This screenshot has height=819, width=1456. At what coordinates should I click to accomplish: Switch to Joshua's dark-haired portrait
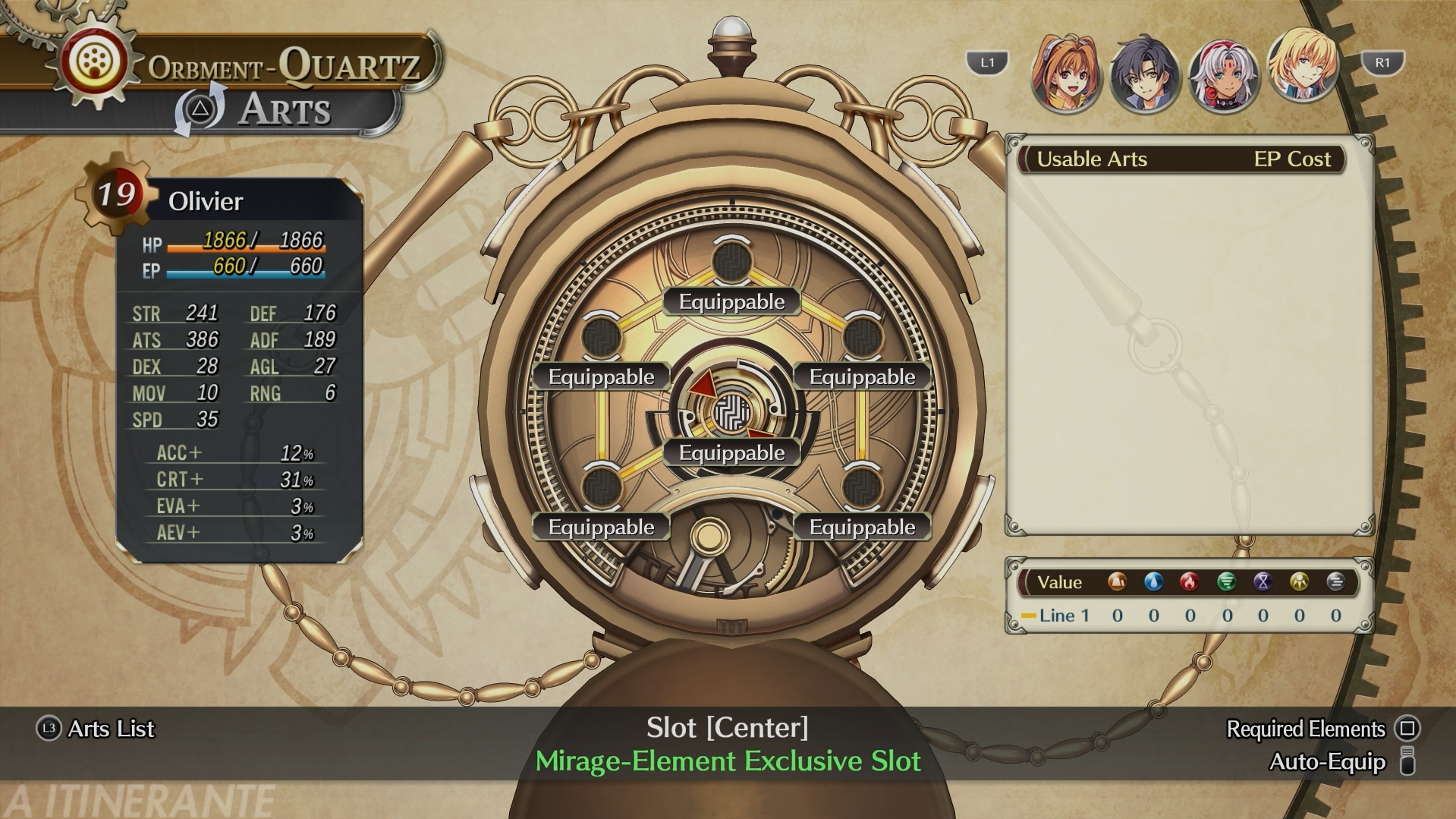pos(1144,75)
